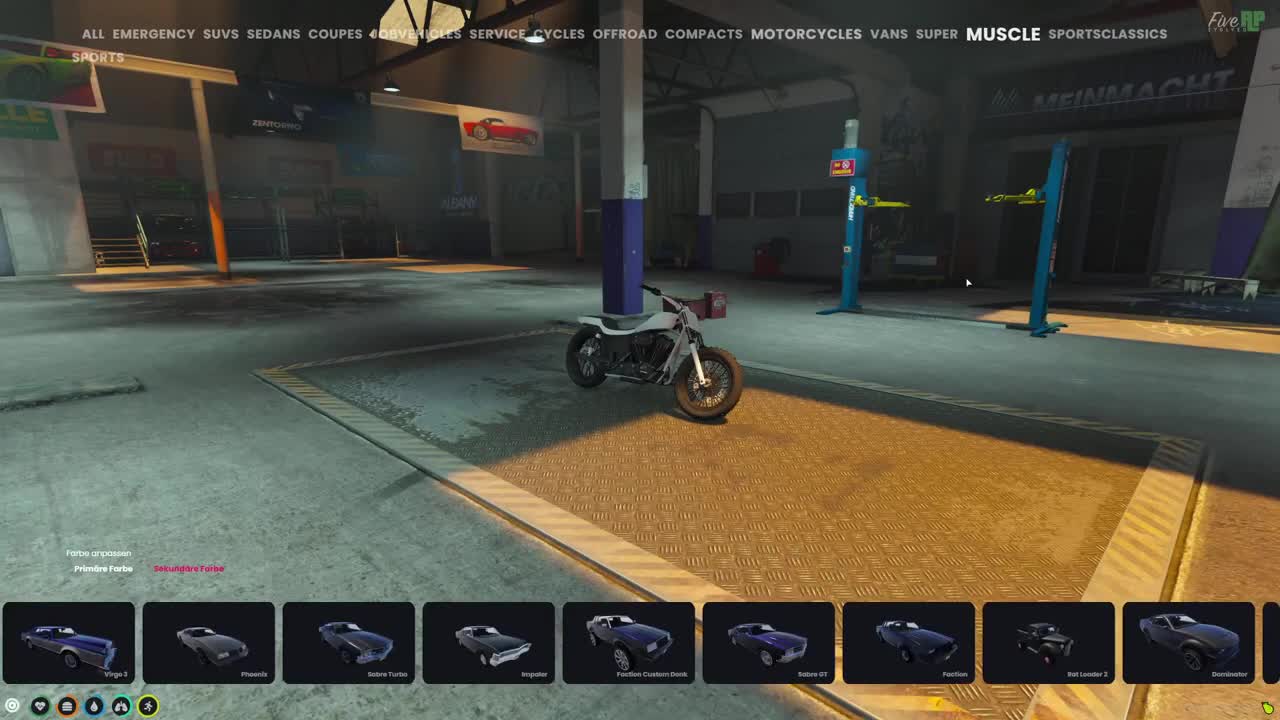Choose the Rat Loader 2 truck

(x=1049, y=643)
